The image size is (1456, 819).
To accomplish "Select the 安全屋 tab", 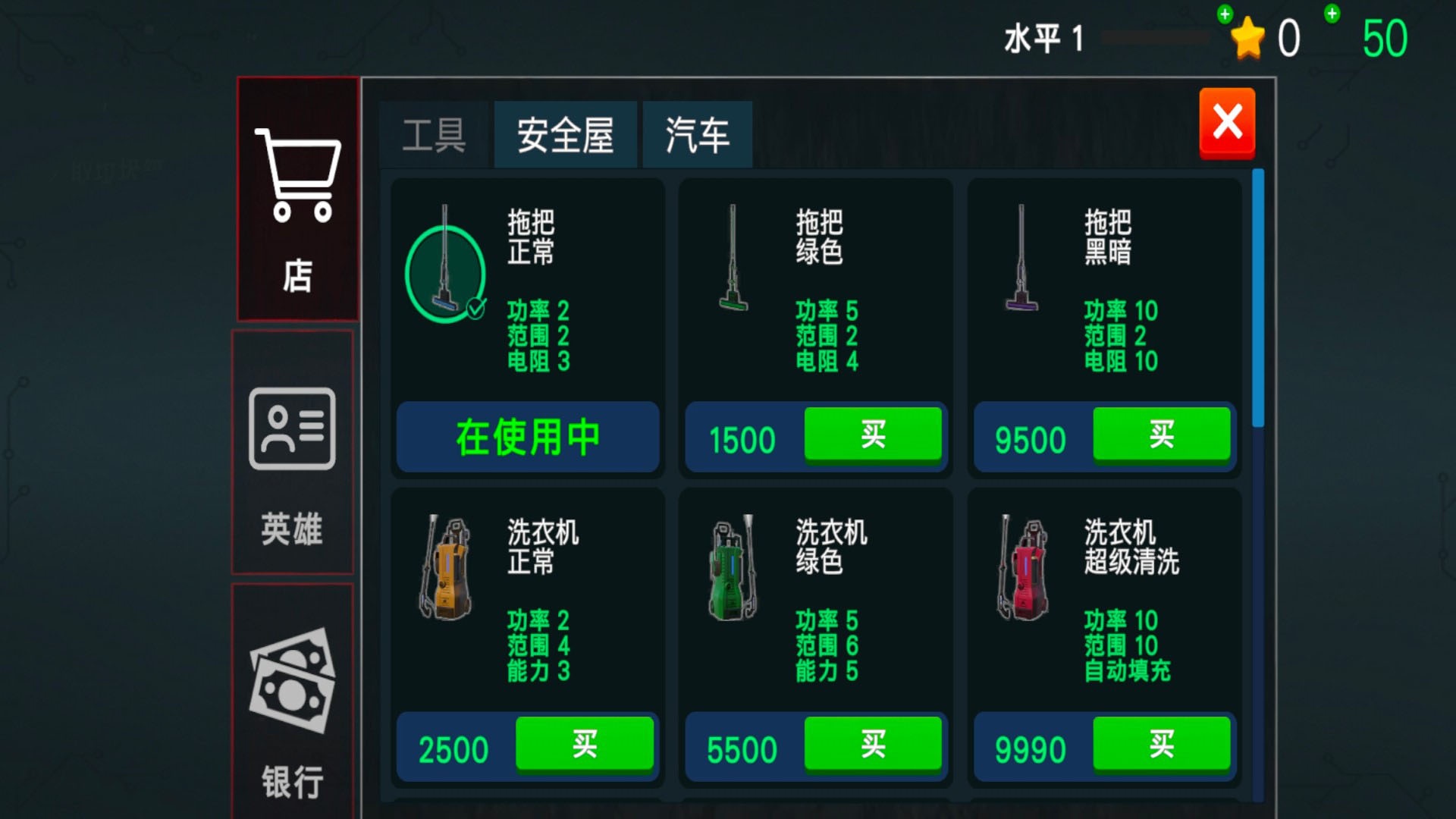I will pyautogui.click(x=565, y=134).
